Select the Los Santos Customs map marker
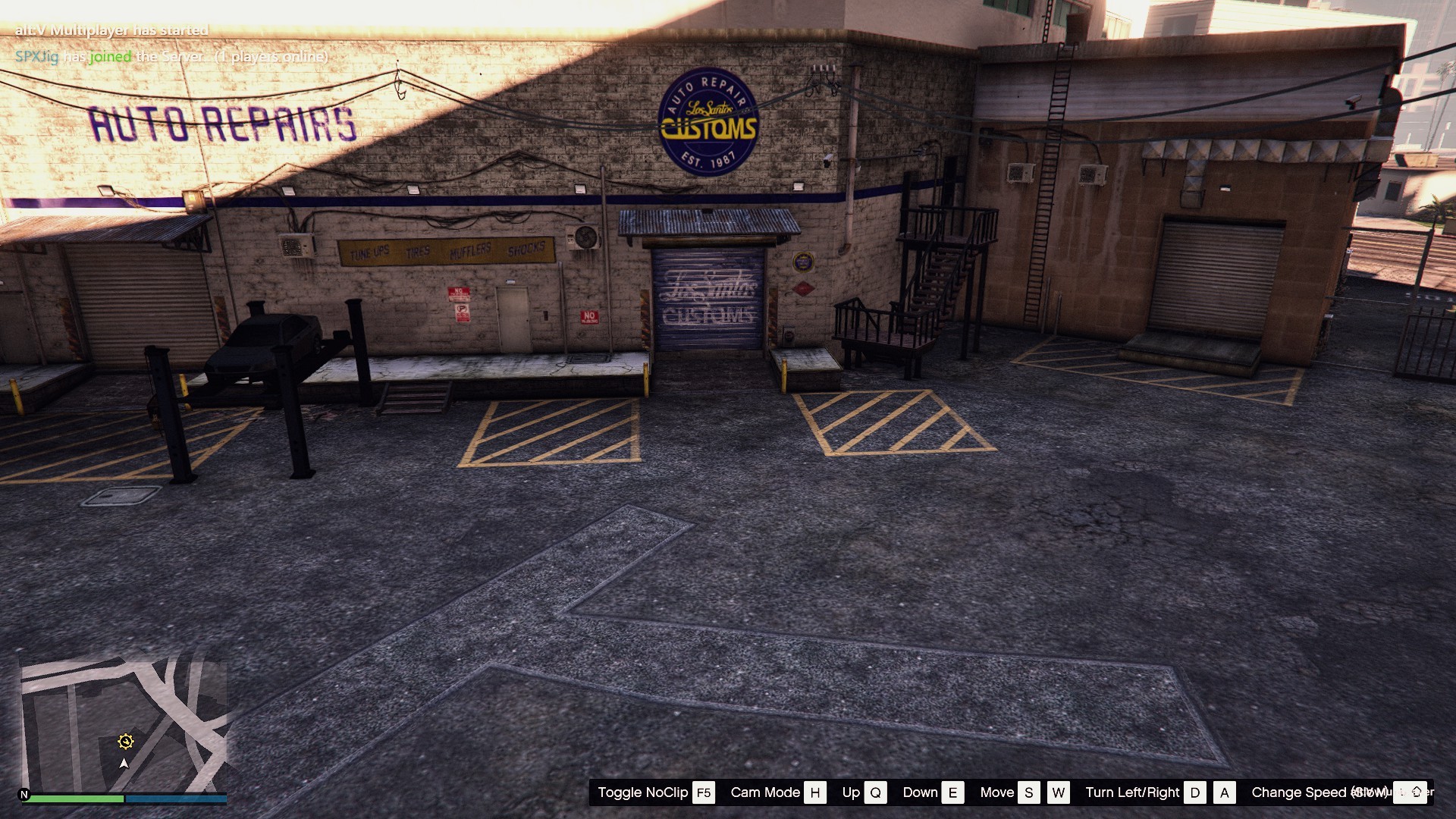 tap(126, 742)
